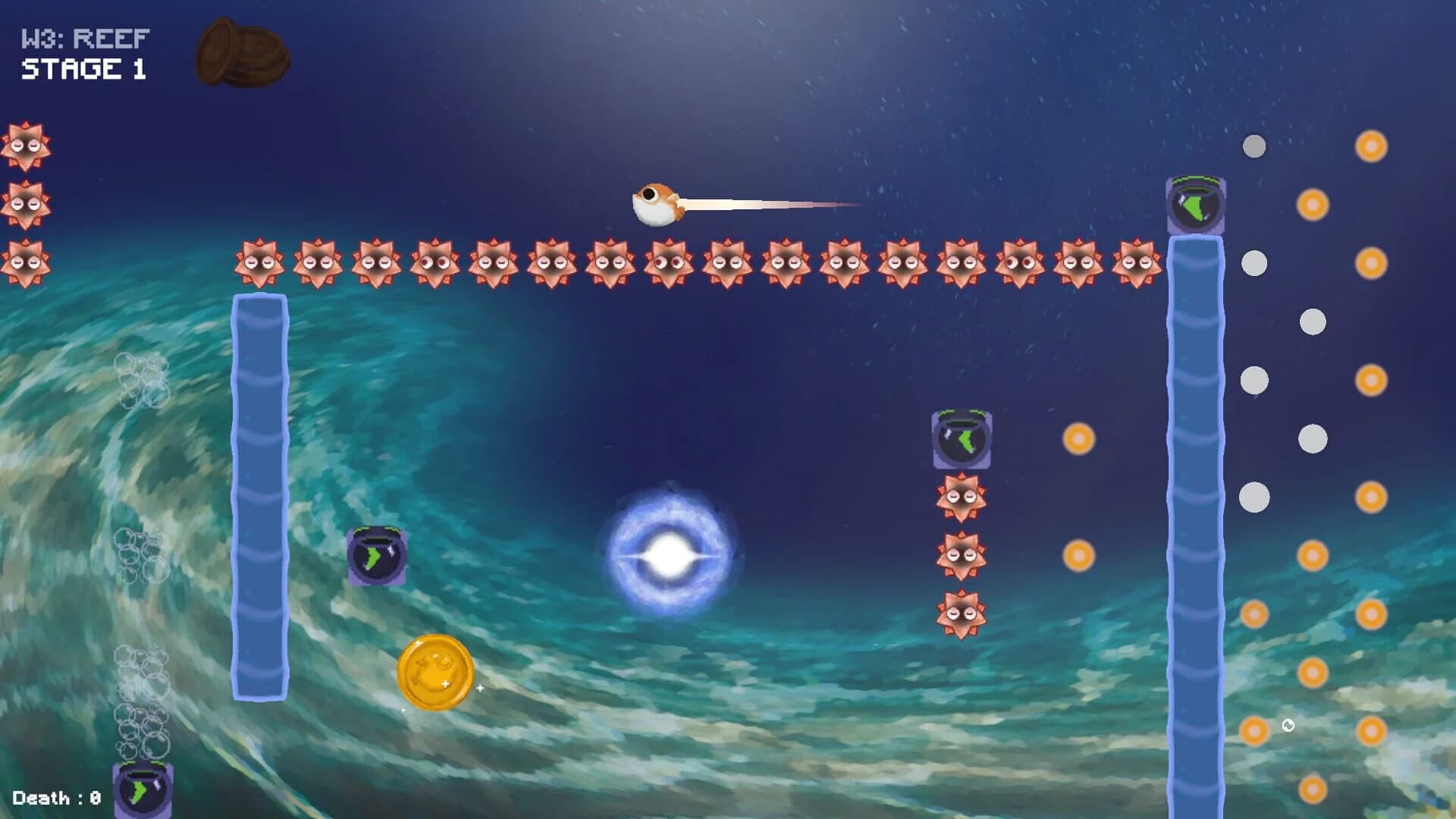
Task: Select the middle urchin stacked on the left edge
Action: (x=27, y=205)
